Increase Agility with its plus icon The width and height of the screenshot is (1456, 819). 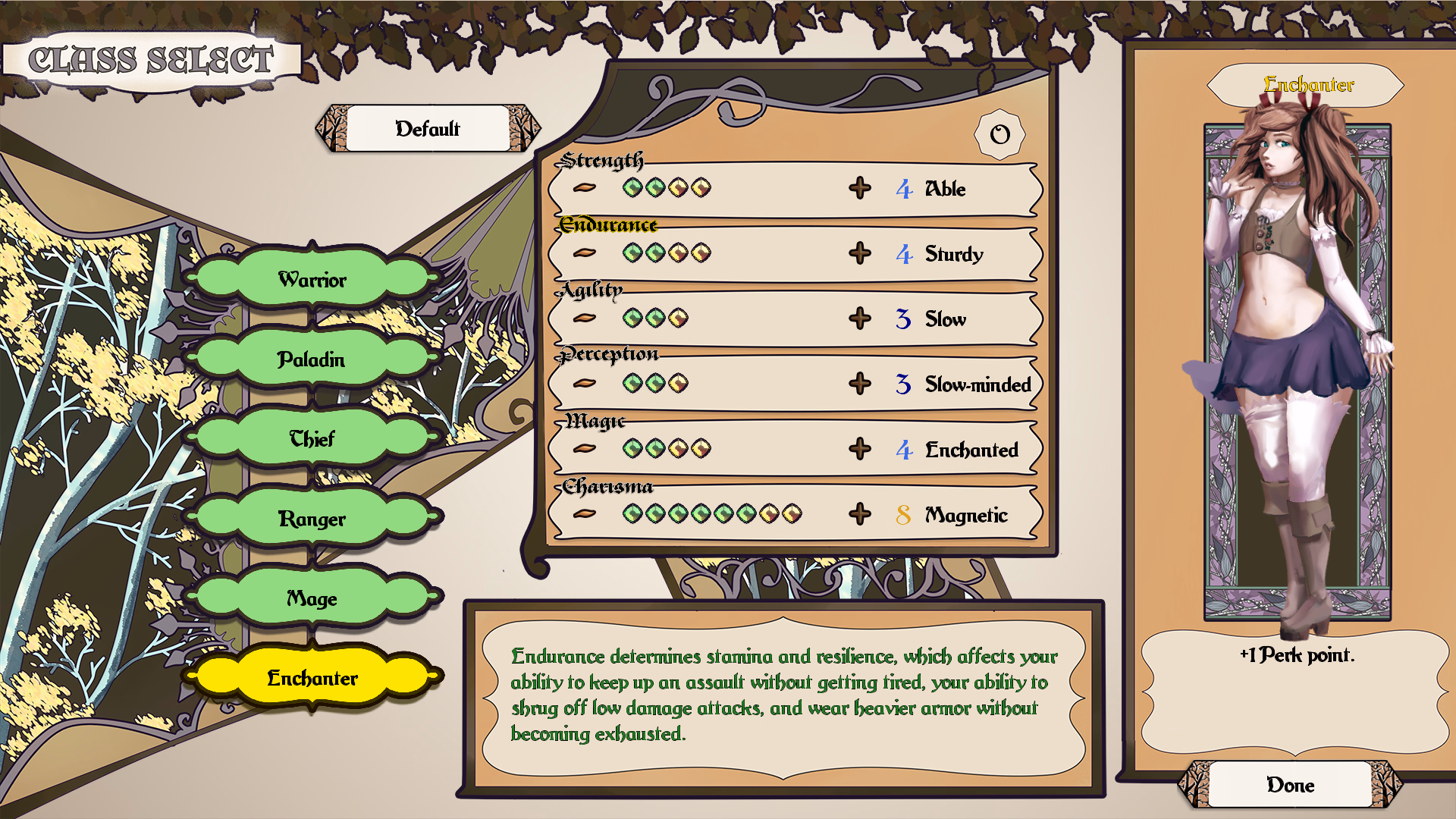(x=861, y=319)
